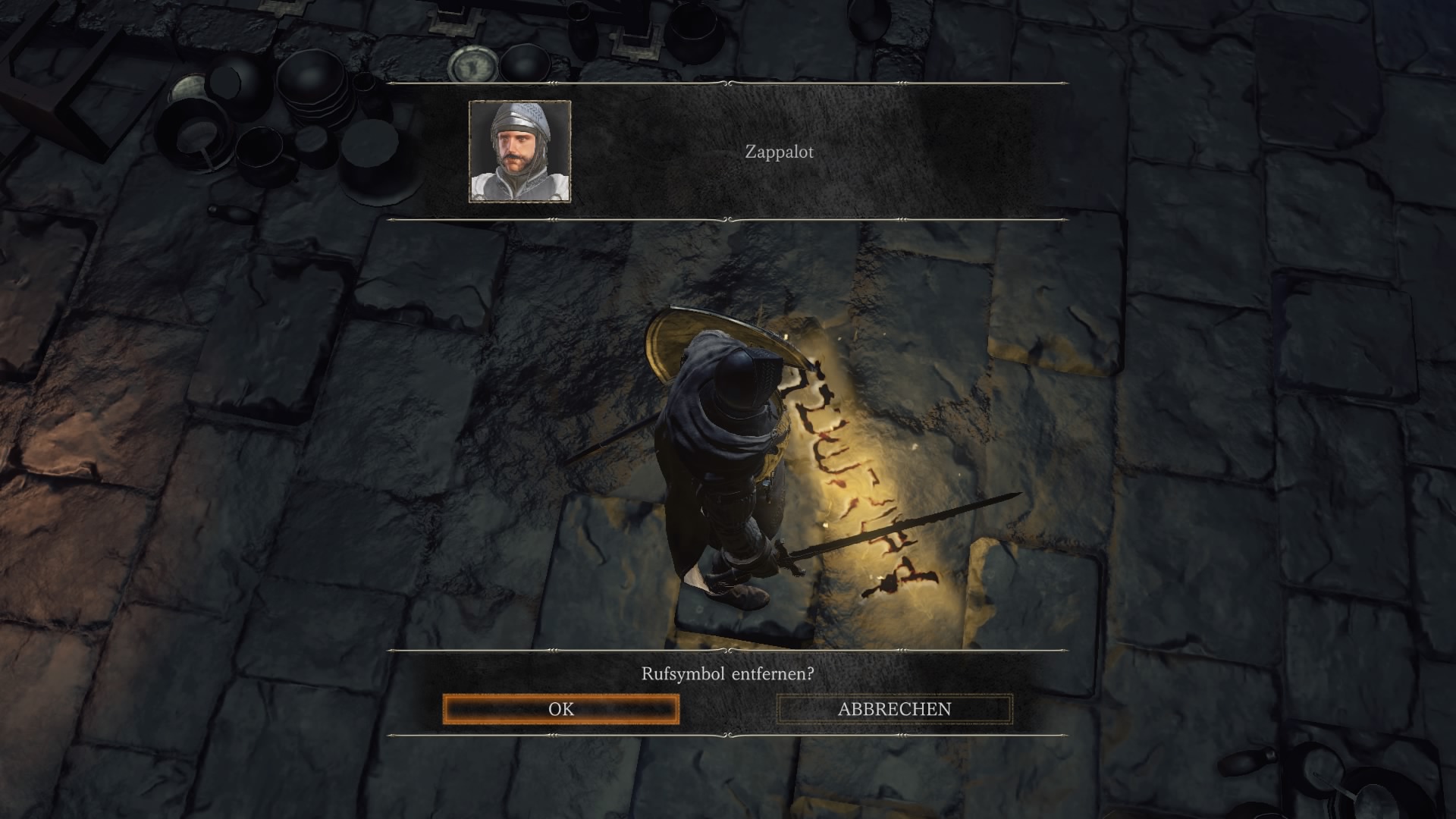Select Zappalot's character portrait

tap(520, 152)
